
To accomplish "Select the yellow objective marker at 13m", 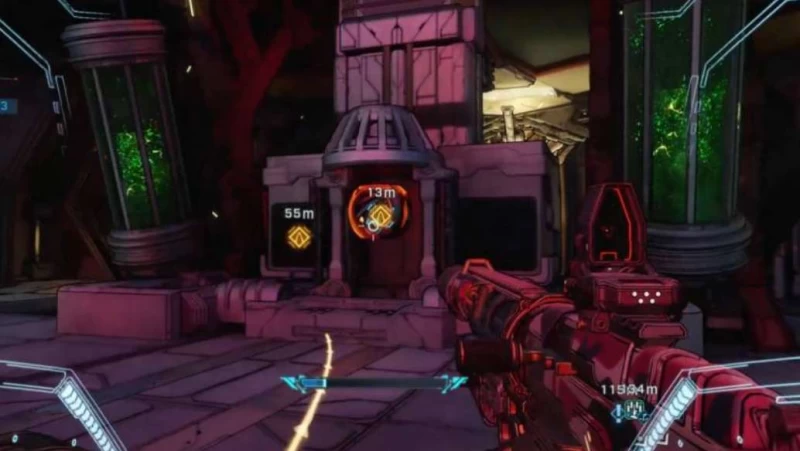I will click(x=380, y=217).
